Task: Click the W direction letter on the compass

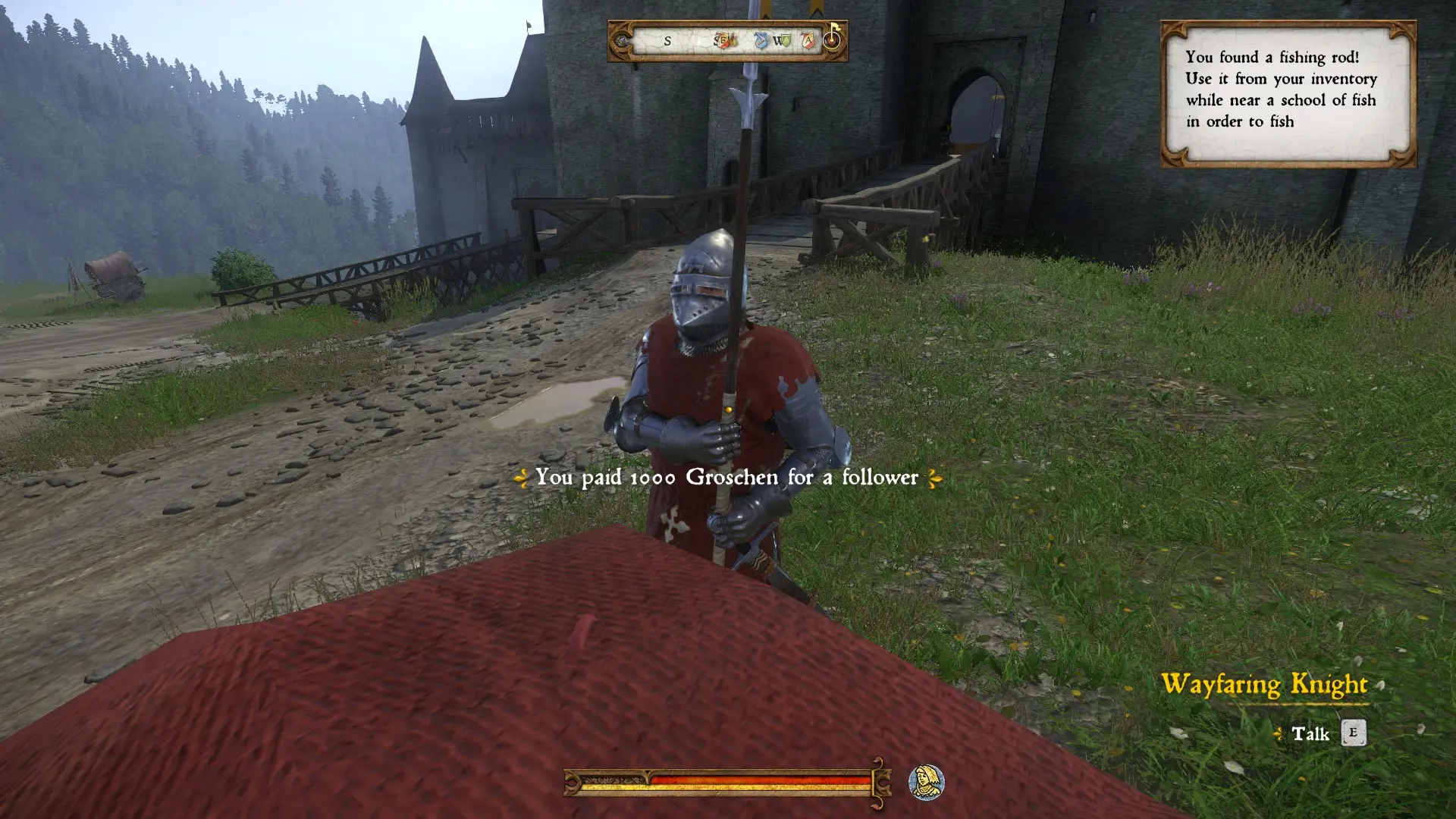Action: click(x=778, y=41)
